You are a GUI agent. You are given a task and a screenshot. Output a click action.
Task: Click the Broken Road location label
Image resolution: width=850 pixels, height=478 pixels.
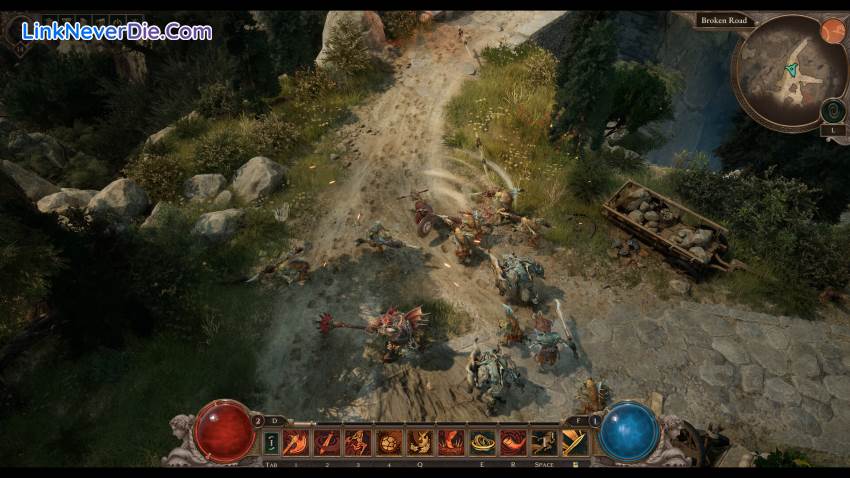tap(724, 20)
